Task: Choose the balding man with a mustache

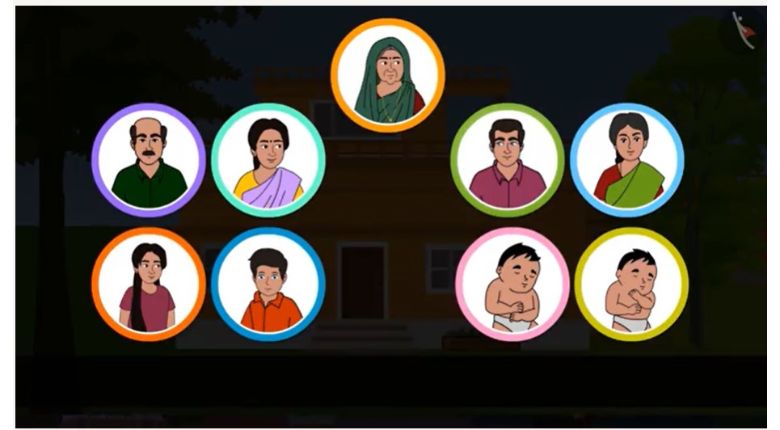Action: (148, 160)
